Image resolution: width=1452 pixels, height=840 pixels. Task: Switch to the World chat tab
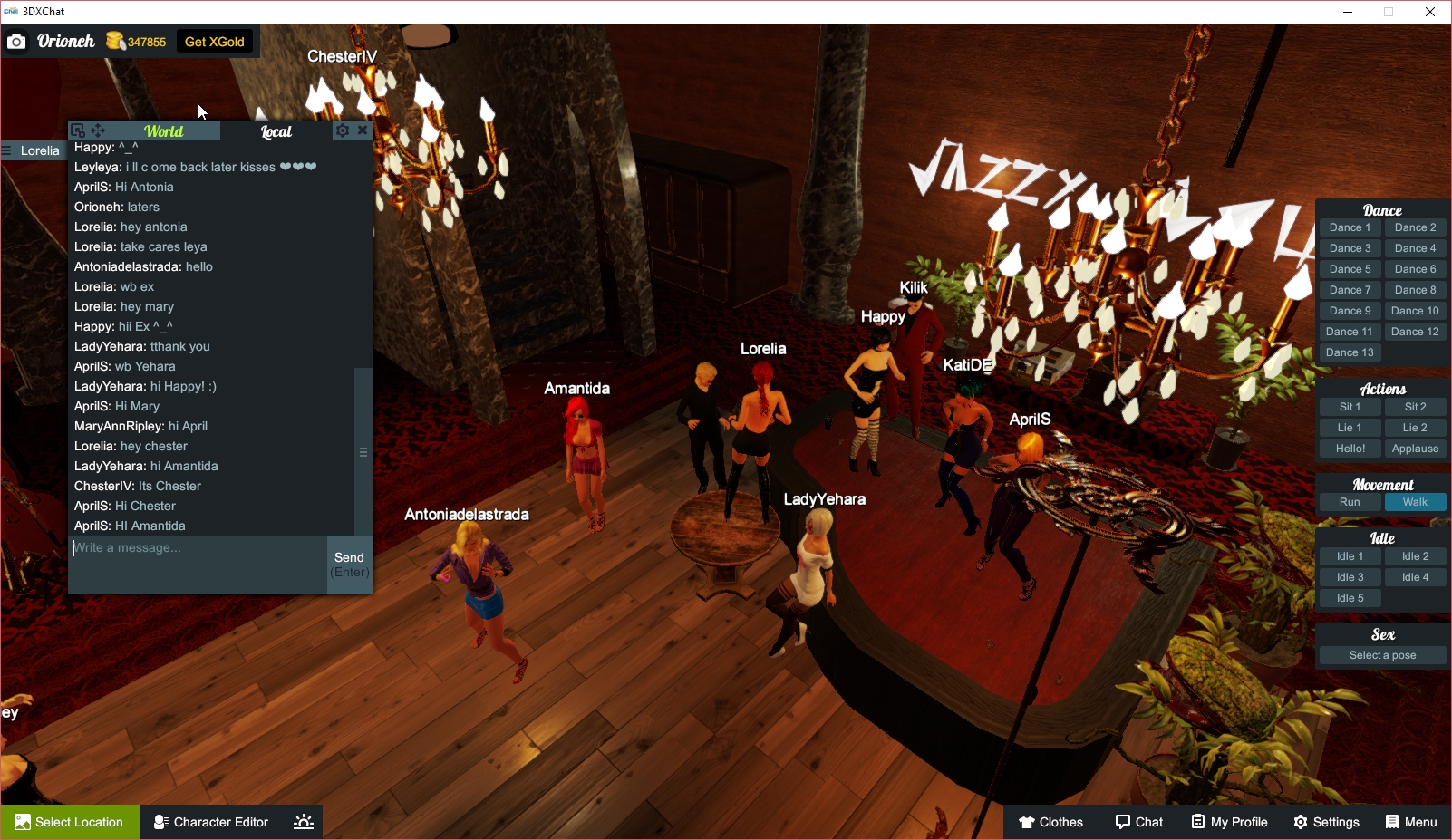165,130
